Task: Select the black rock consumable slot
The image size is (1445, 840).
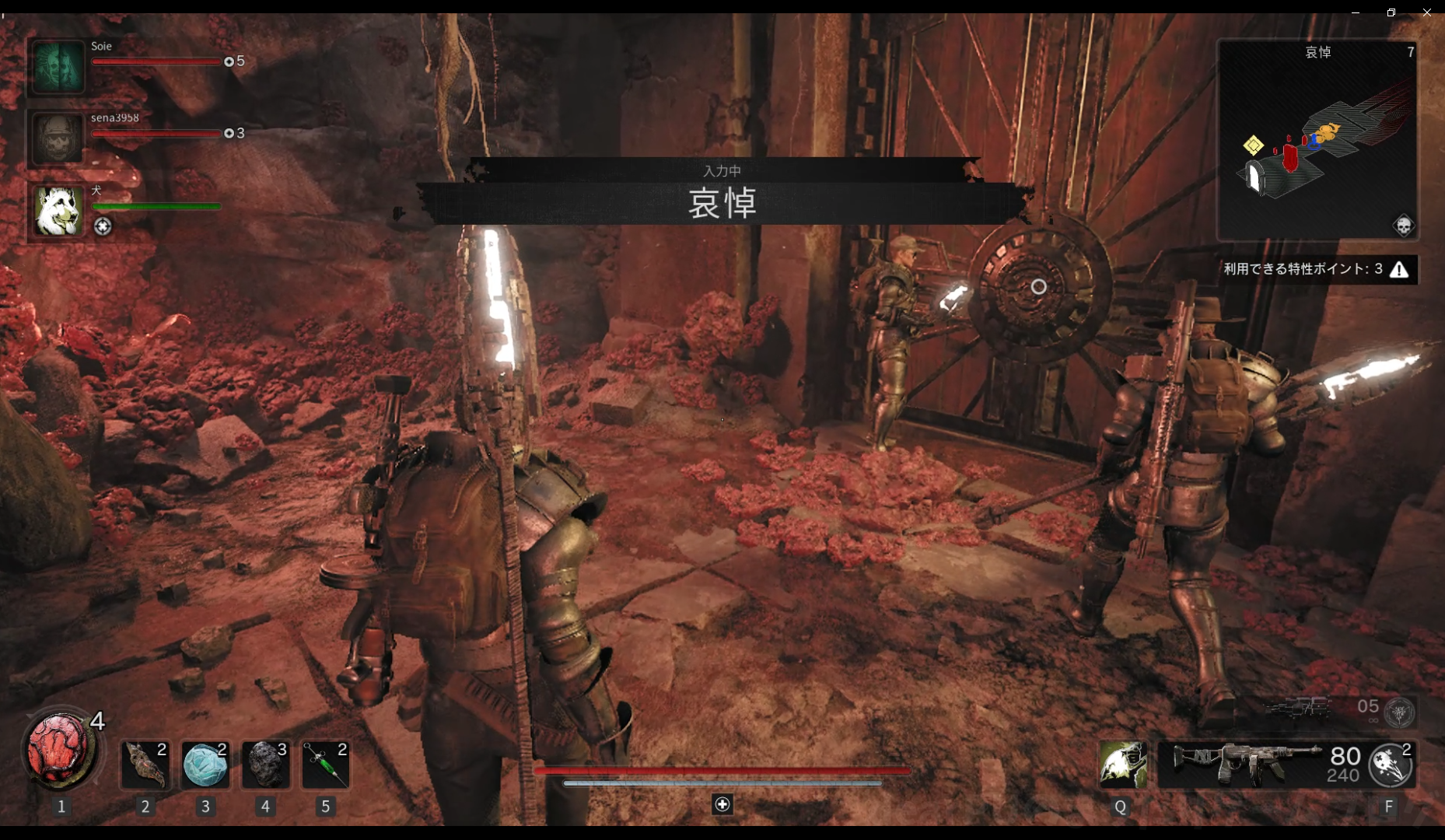Action: click(x=265, y=764)
